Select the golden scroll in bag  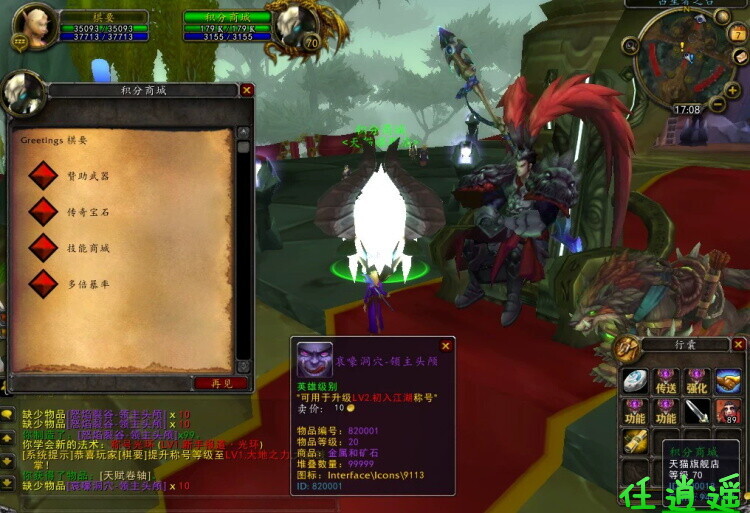[x=635, y=441]
